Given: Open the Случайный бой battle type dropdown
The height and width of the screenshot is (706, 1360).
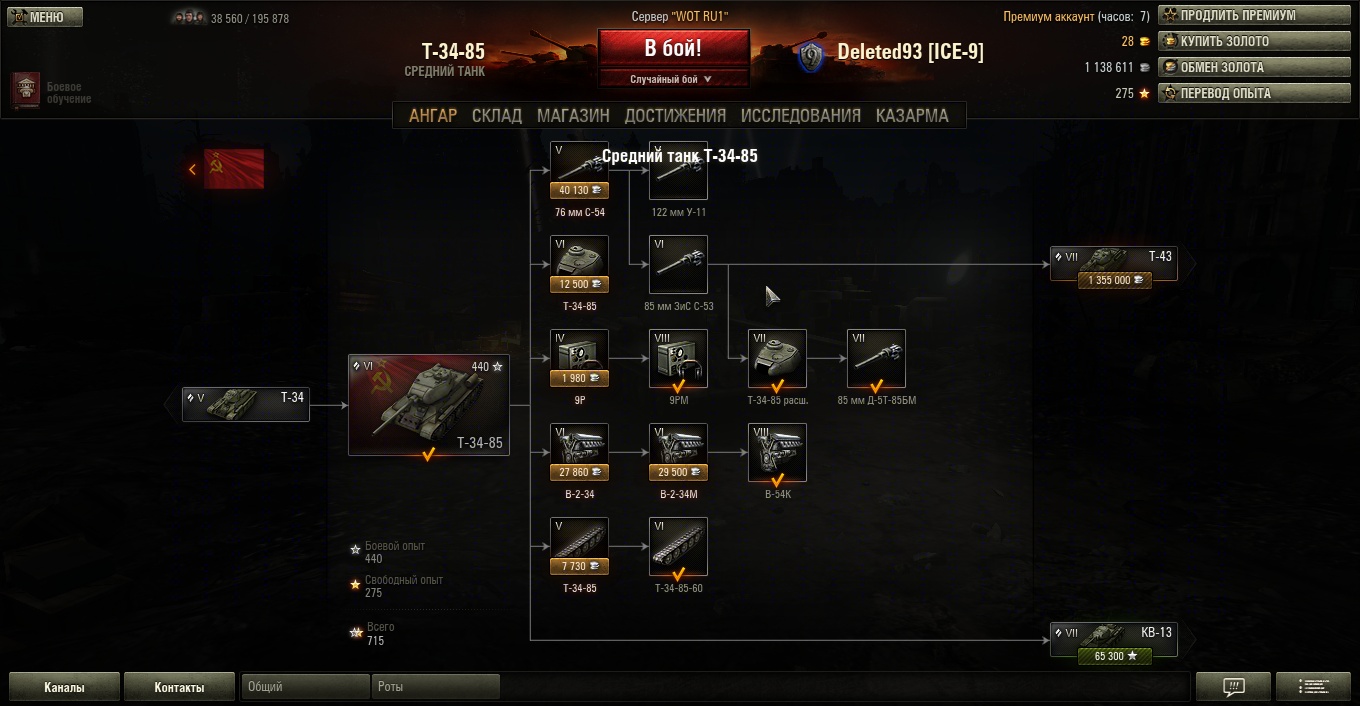Looking at the screenshot, I should pos(673,79).
